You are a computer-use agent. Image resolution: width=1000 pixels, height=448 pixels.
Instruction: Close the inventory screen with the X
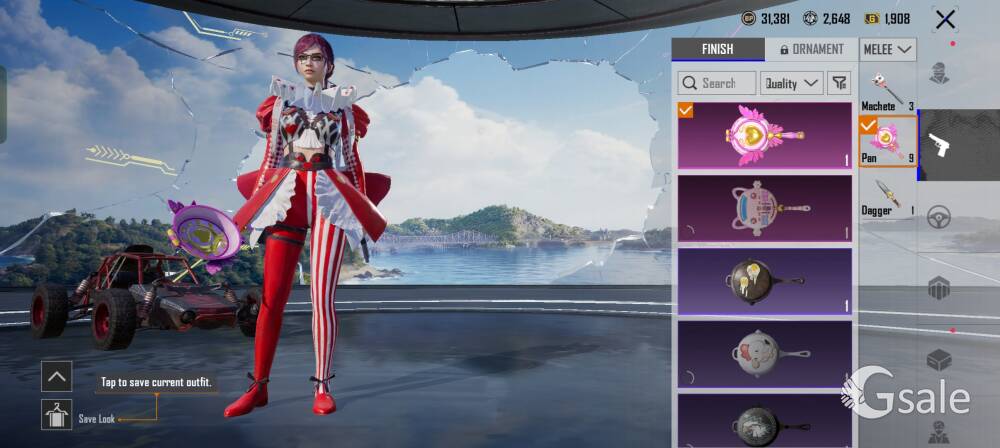(945, 19)
